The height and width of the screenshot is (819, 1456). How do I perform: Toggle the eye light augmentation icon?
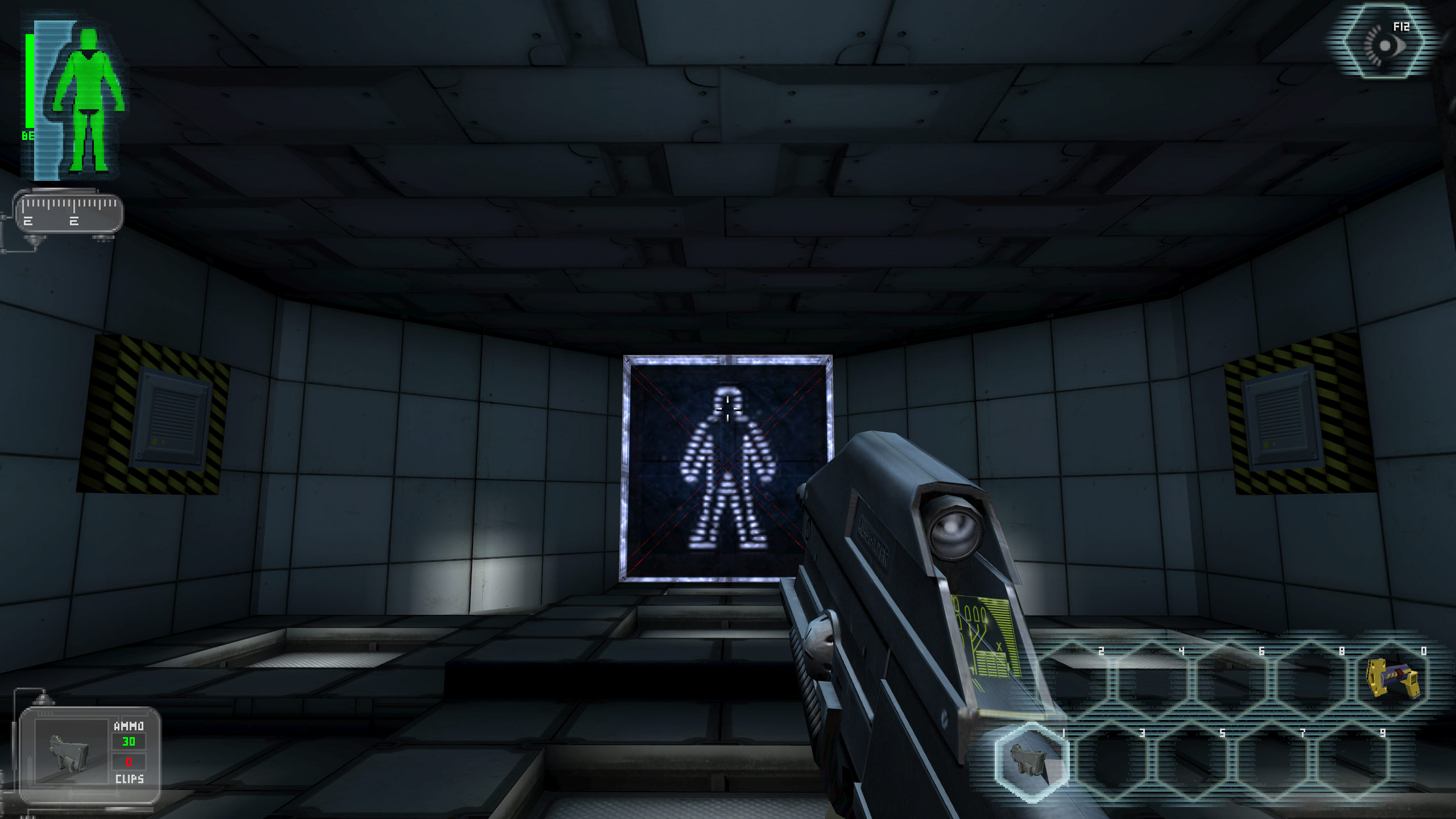tap(1384, 43)
